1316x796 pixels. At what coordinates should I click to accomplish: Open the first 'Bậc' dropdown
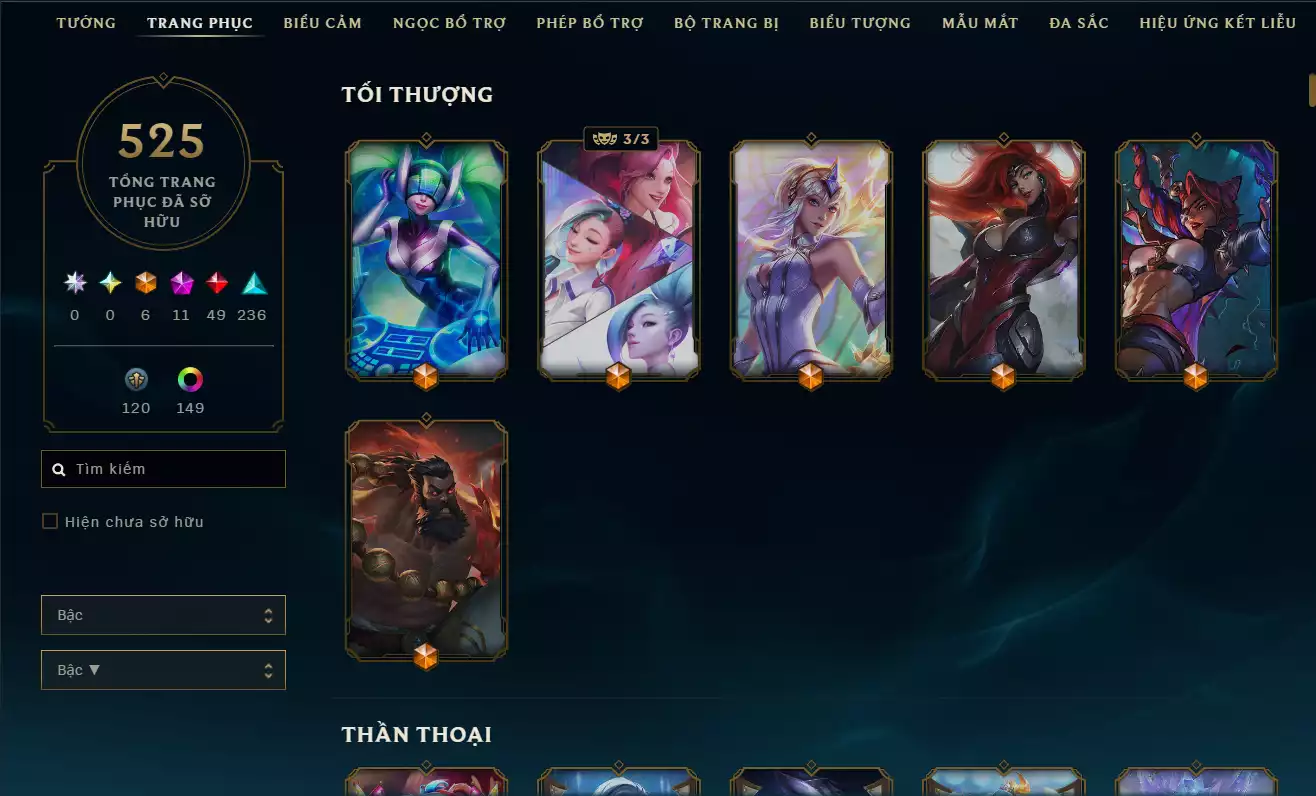163,615
